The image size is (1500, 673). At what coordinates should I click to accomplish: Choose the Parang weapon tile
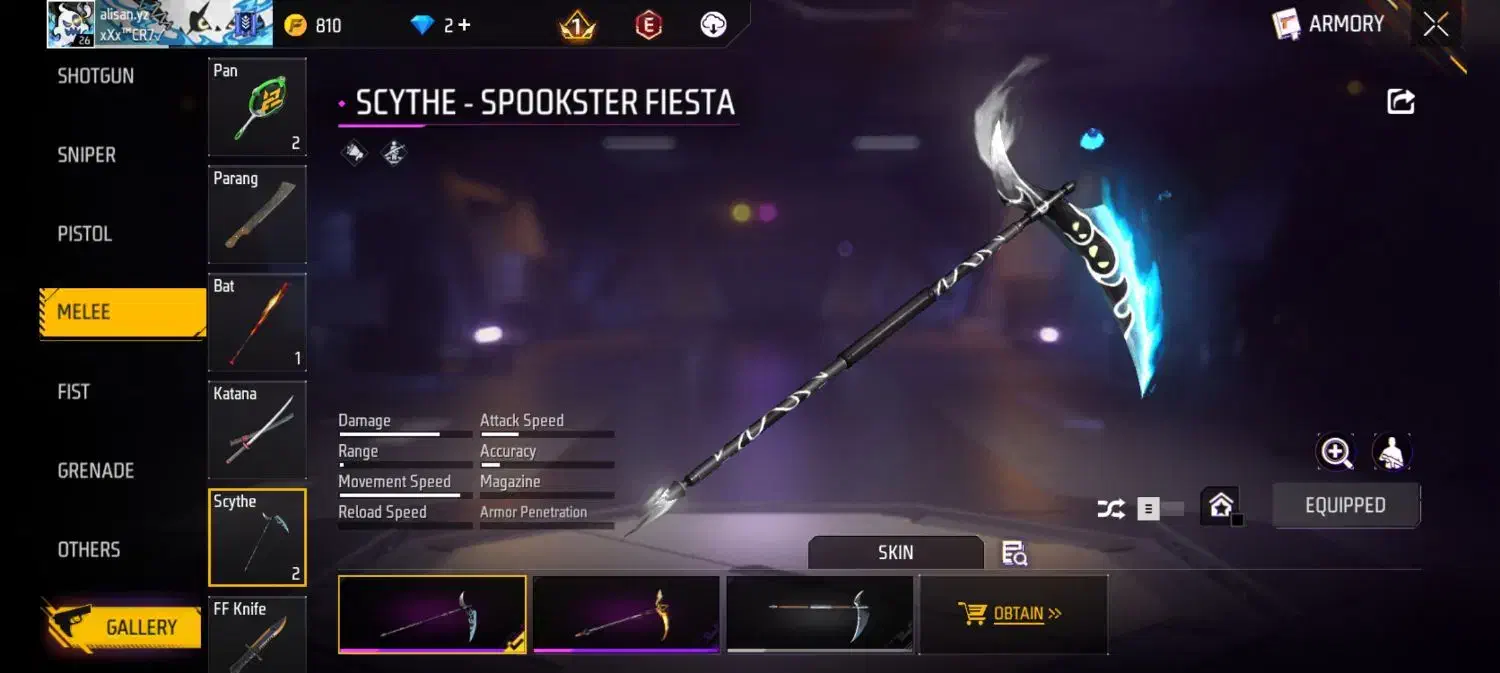[x=257, y=214]
